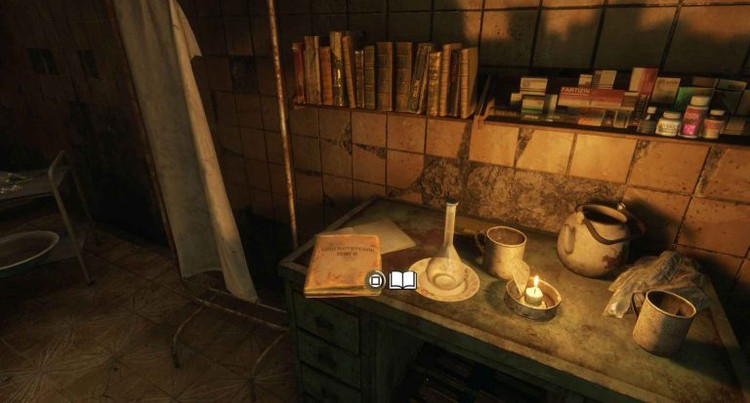Click the open book read icon
Screen dimensions: 750x403
click(402, 281)
